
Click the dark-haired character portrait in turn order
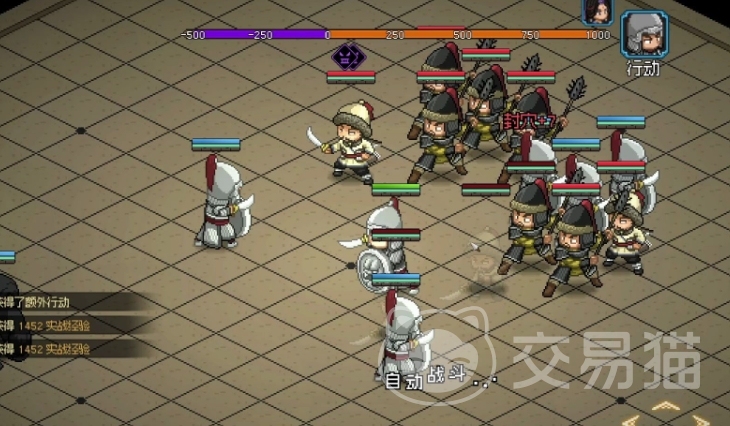pos(596,10)
